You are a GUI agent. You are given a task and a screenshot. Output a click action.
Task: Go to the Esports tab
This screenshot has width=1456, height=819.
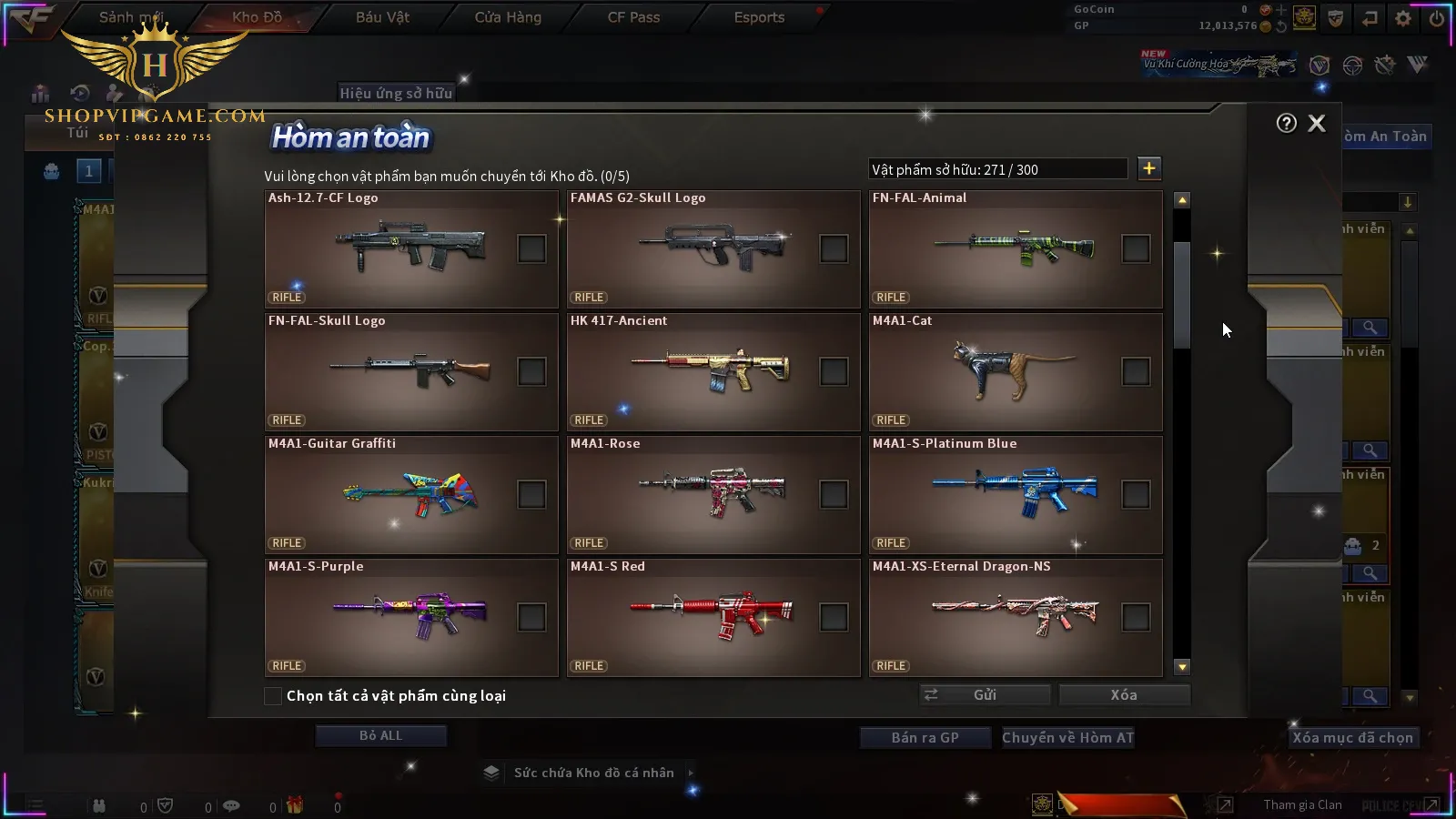[x=759, y=17]
